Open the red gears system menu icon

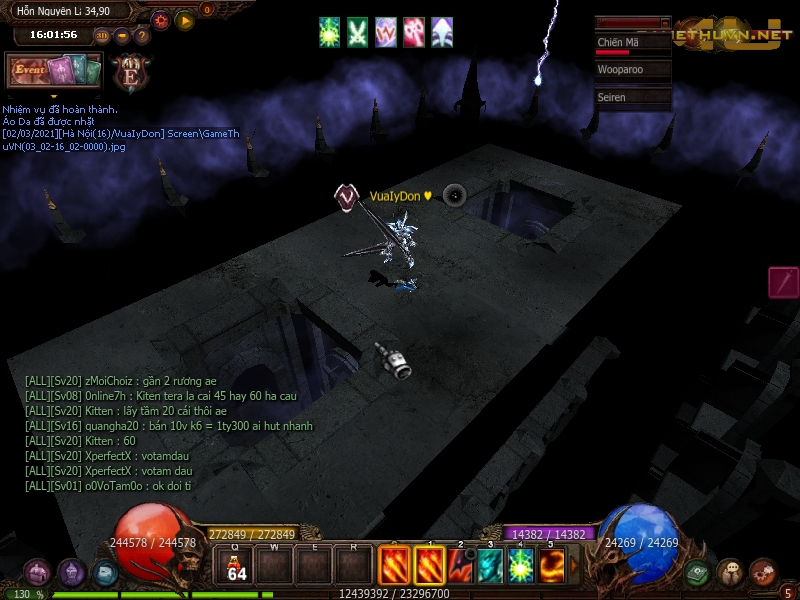(763, 573)
